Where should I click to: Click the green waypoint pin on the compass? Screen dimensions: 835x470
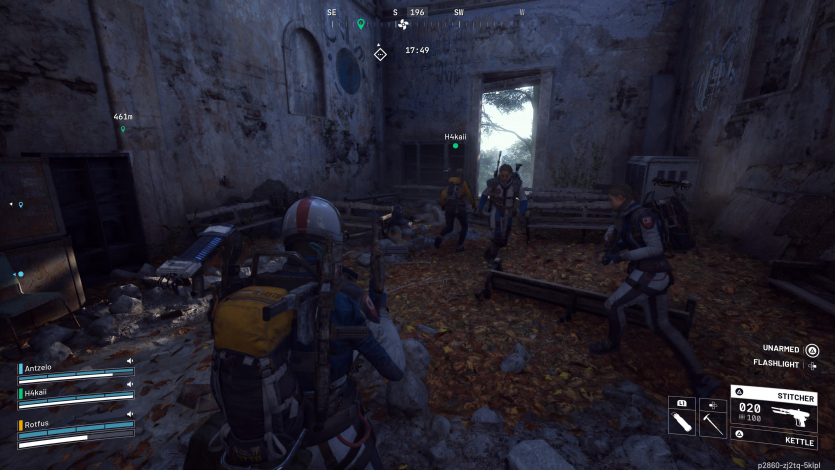pos(361,23)
